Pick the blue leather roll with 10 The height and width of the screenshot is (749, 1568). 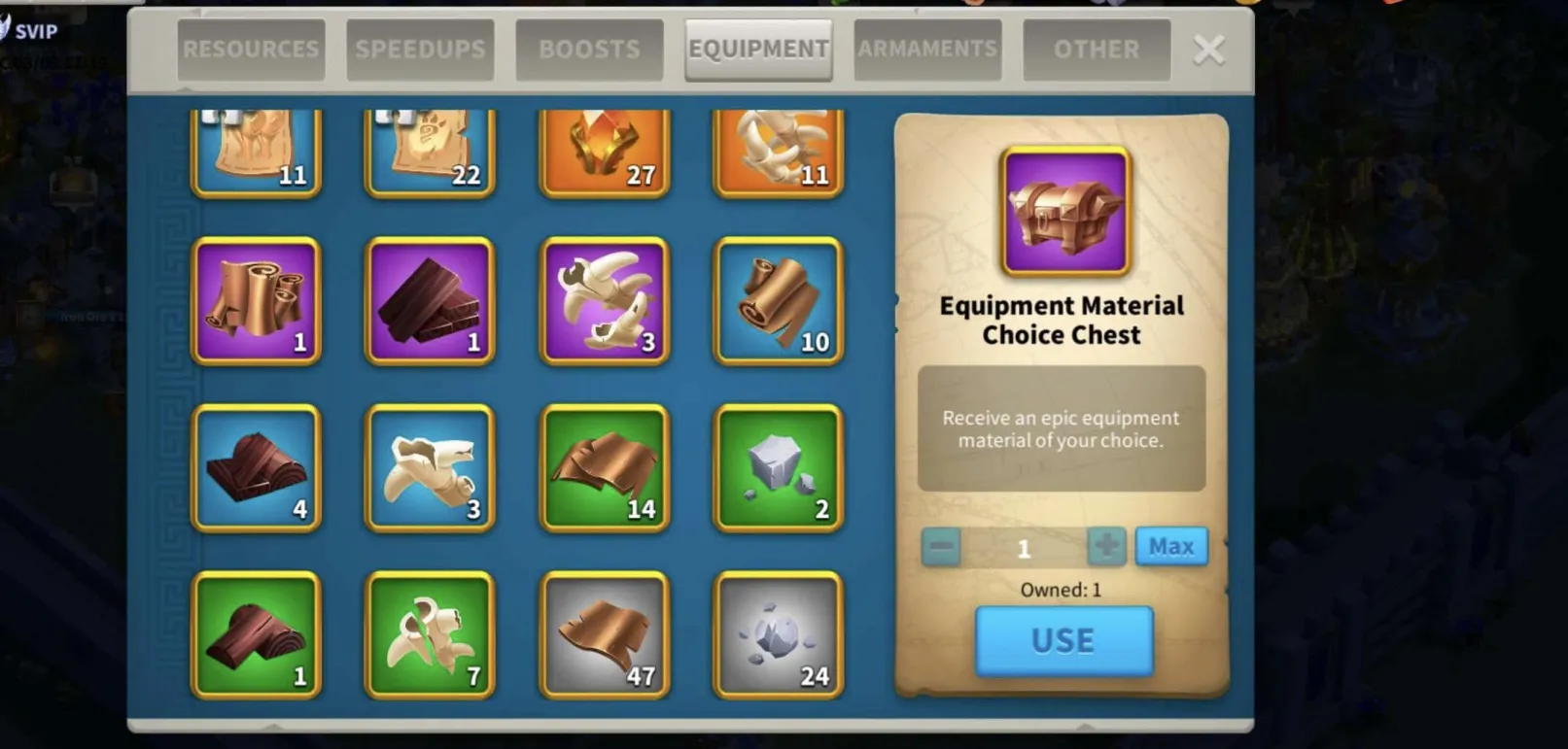point(778,301)
